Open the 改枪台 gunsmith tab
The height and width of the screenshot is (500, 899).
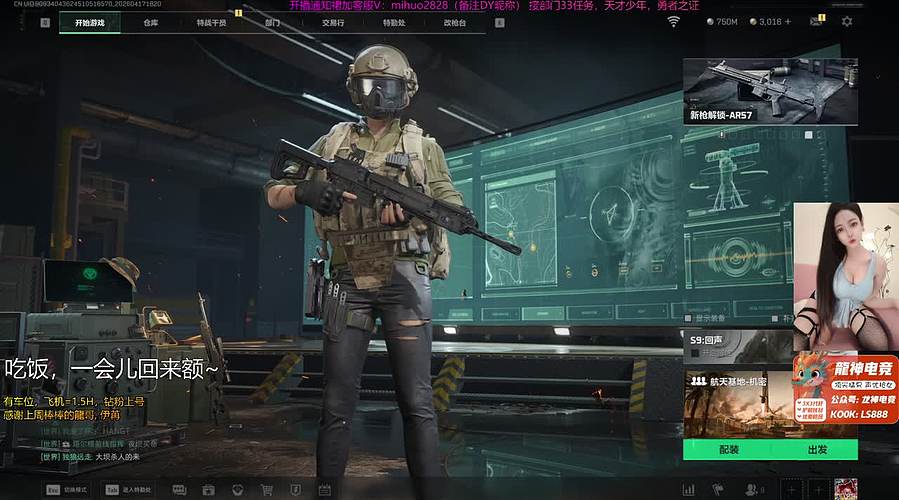(x=454, y=22)
